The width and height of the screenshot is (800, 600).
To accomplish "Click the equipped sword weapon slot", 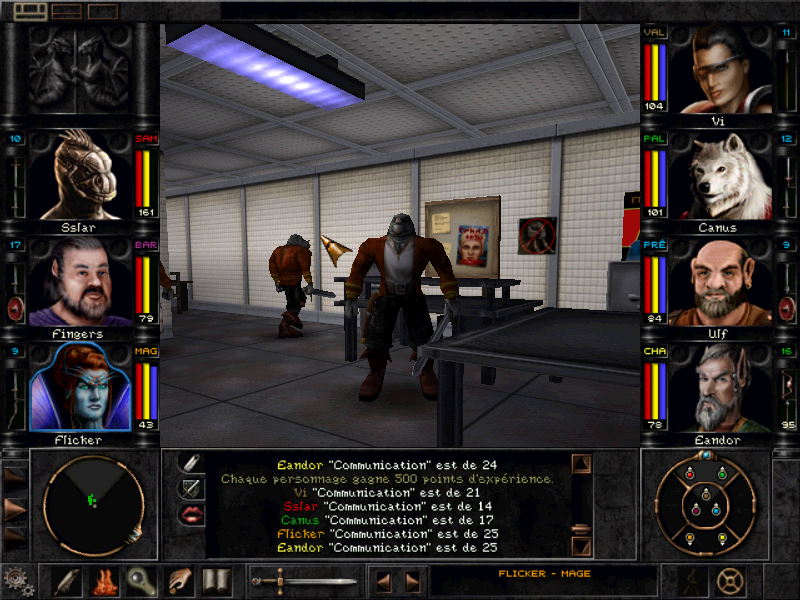I will pos(303,580).
